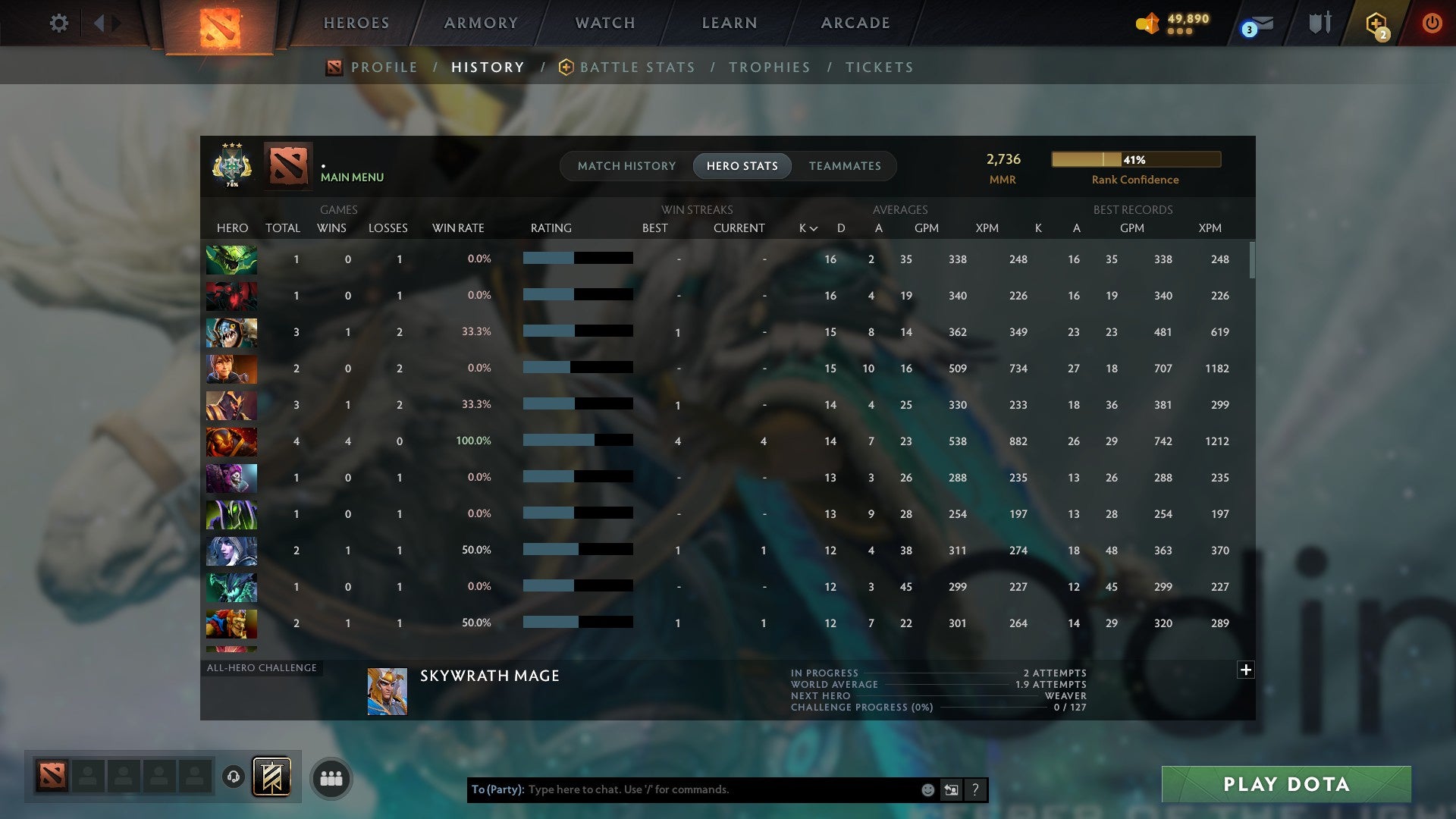Open the friends list group icon
The image size is (1456, 819).
(x=331, y=777)
